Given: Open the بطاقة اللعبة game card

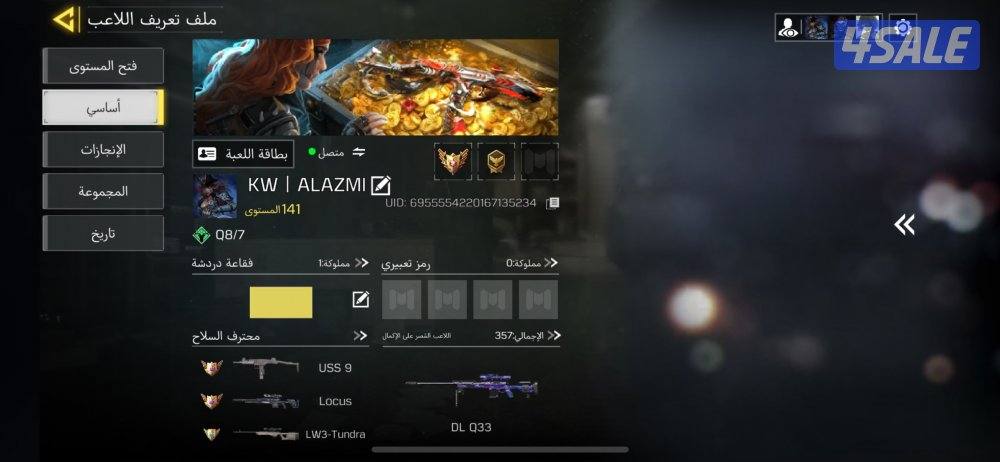Looking at the screenshot, I should point(243,153).
